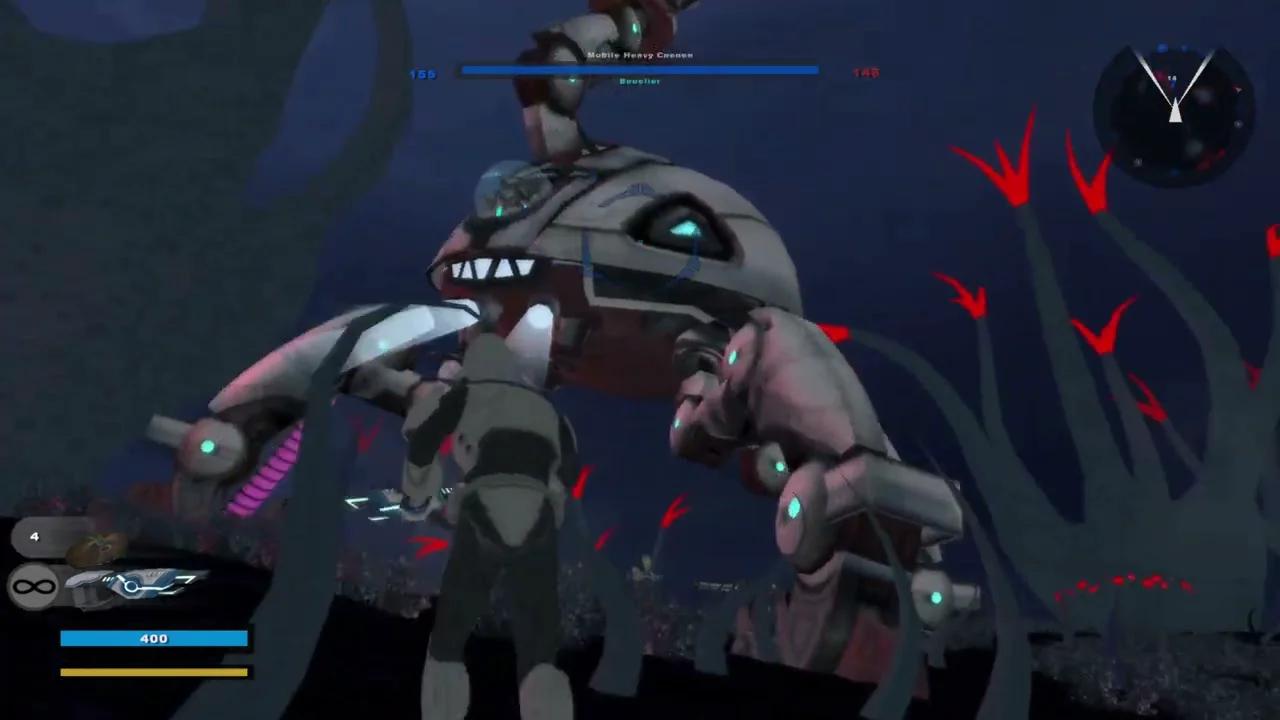Click the ammo count bubble showing 4

(35, 537)
